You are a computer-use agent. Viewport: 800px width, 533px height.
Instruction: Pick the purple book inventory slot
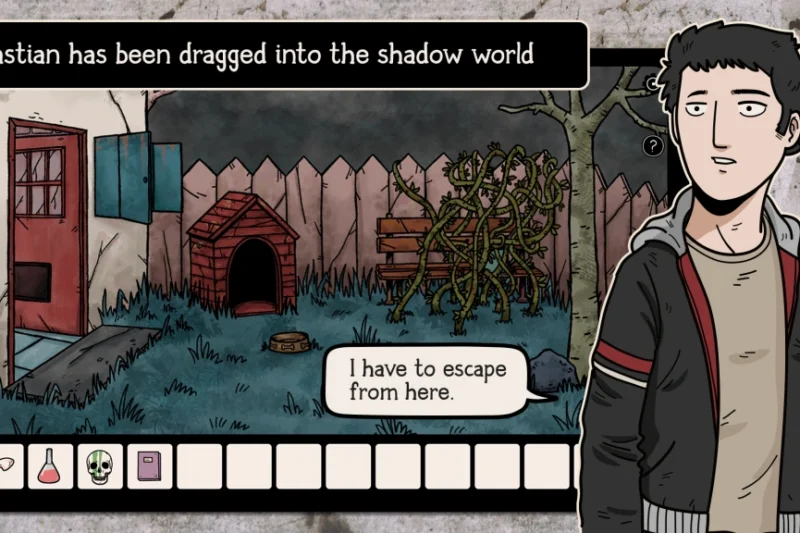tap(150, 466)
